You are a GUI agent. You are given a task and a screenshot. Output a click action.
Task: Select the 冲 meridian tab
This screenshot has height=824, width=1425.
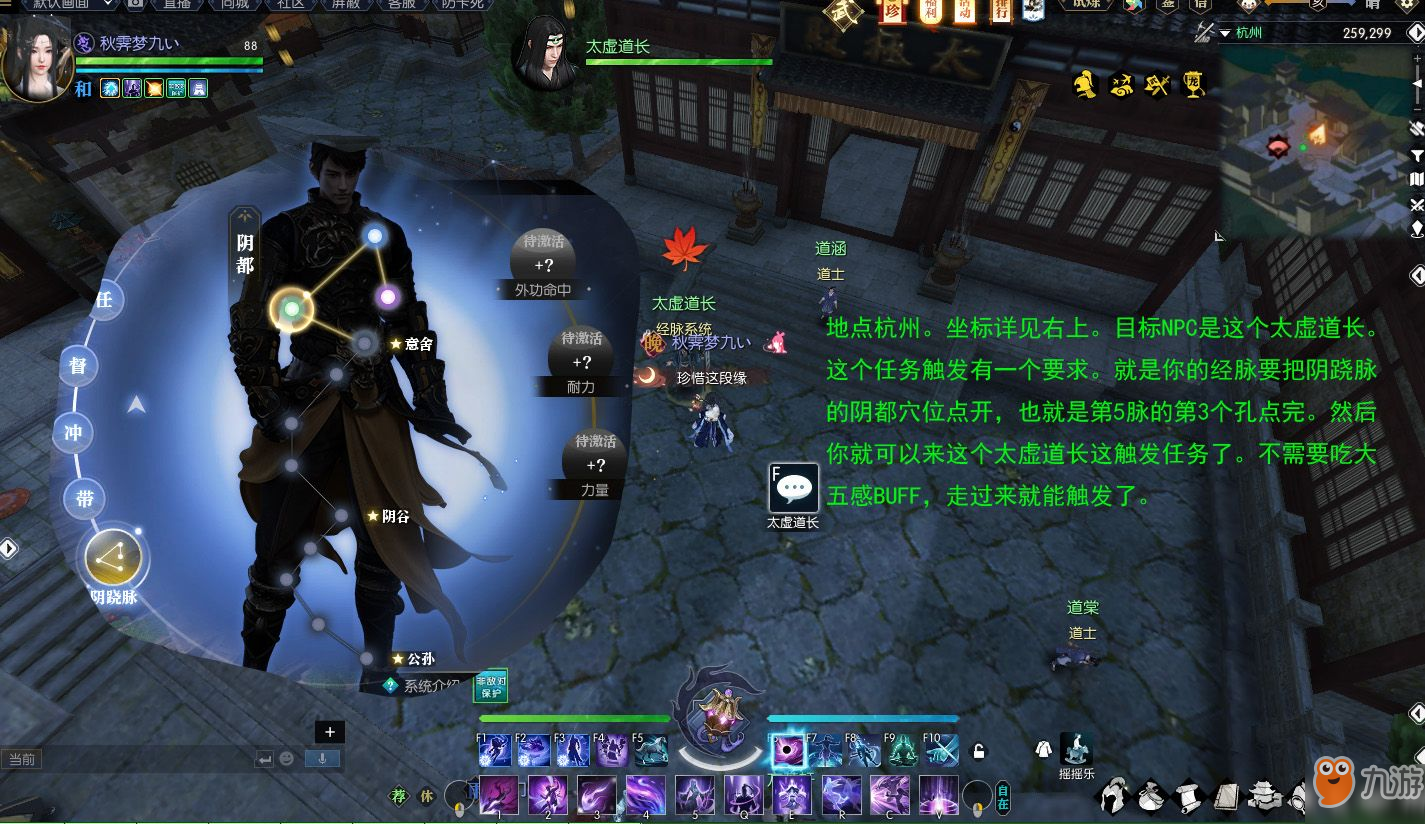[x=73, y=433]
